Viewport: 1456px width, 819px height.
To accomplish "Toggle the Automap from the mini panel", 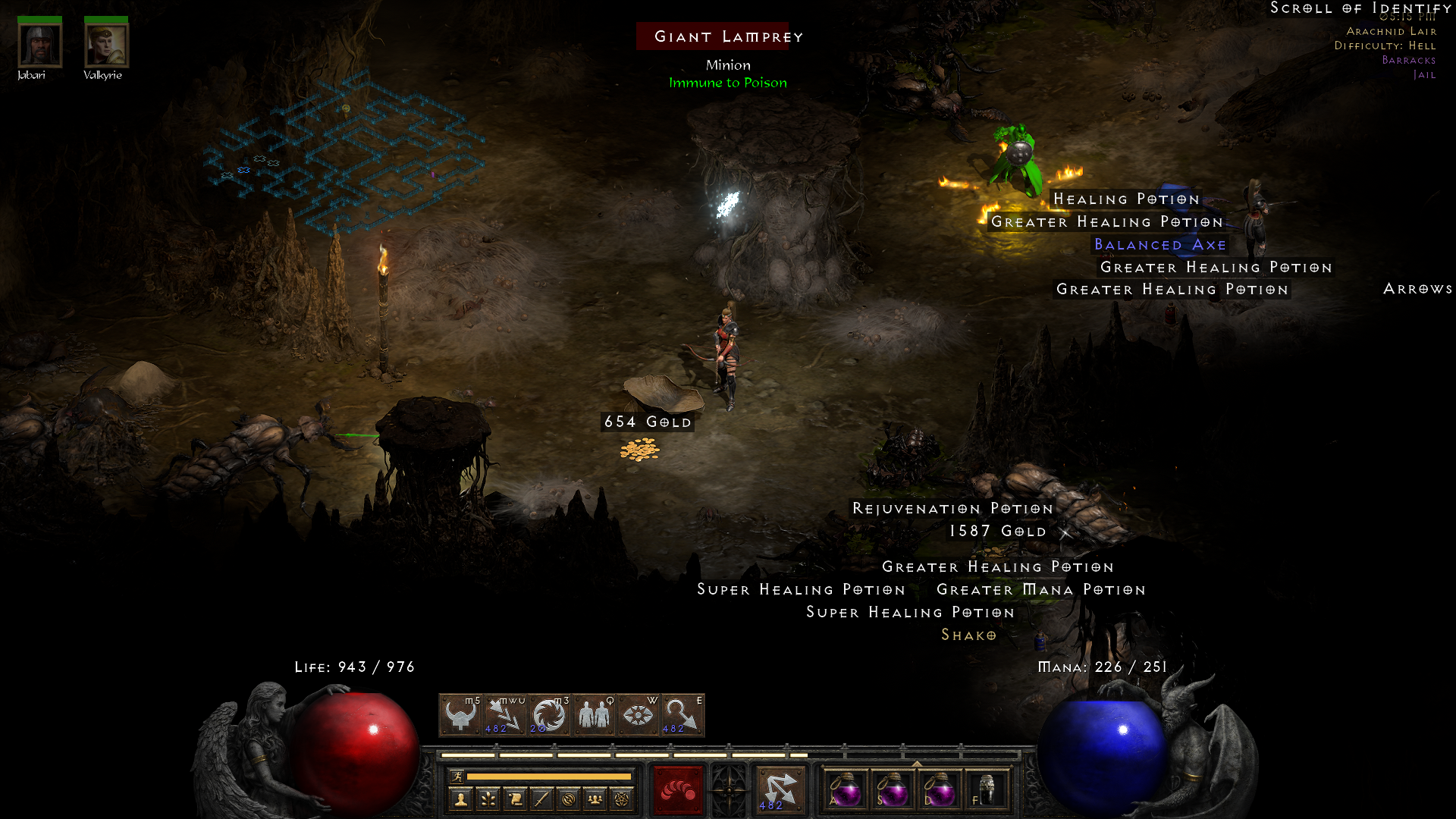I will (570, 800).
